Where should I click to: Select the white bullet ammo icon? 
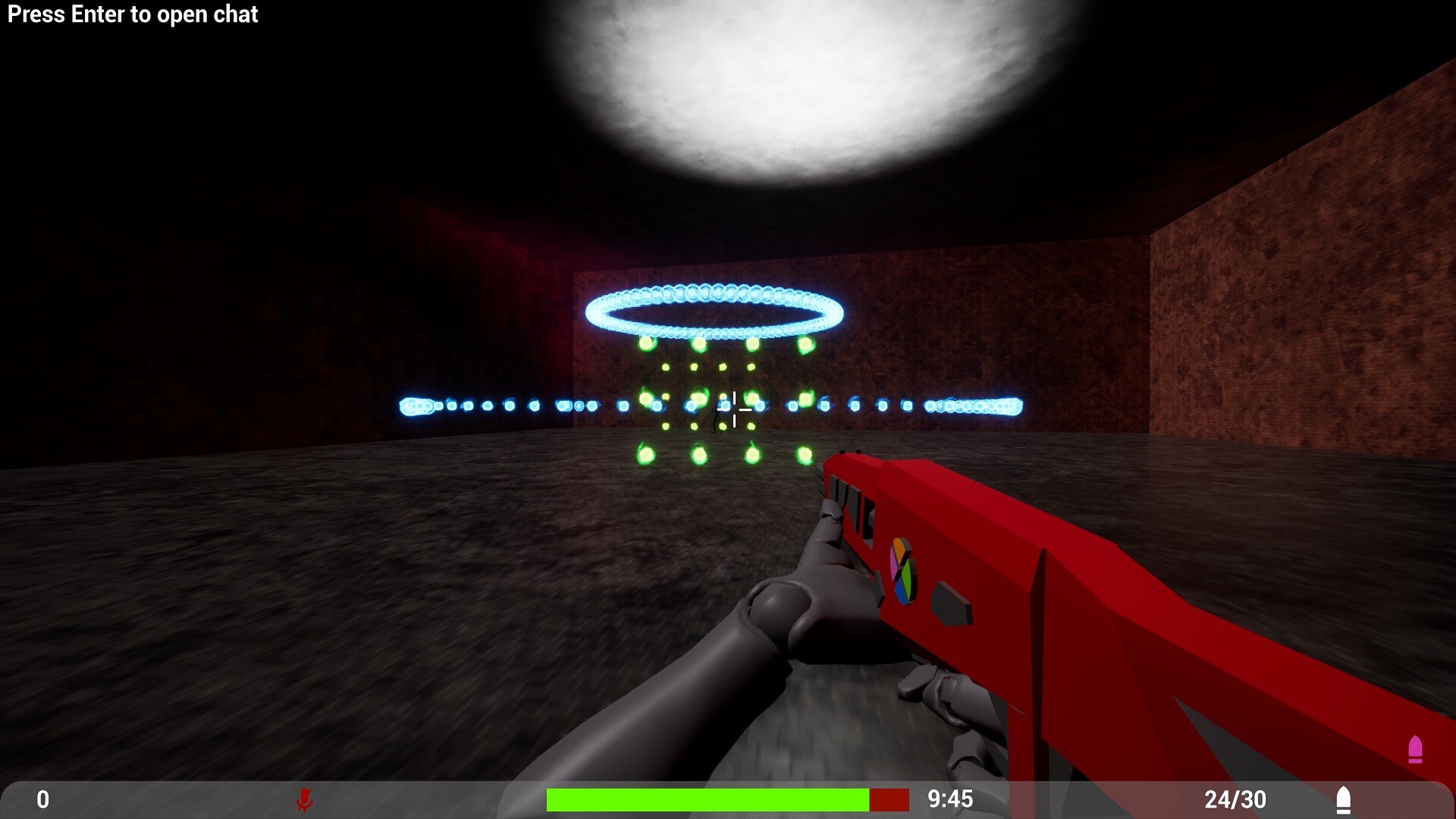(x=1344, y=799)
